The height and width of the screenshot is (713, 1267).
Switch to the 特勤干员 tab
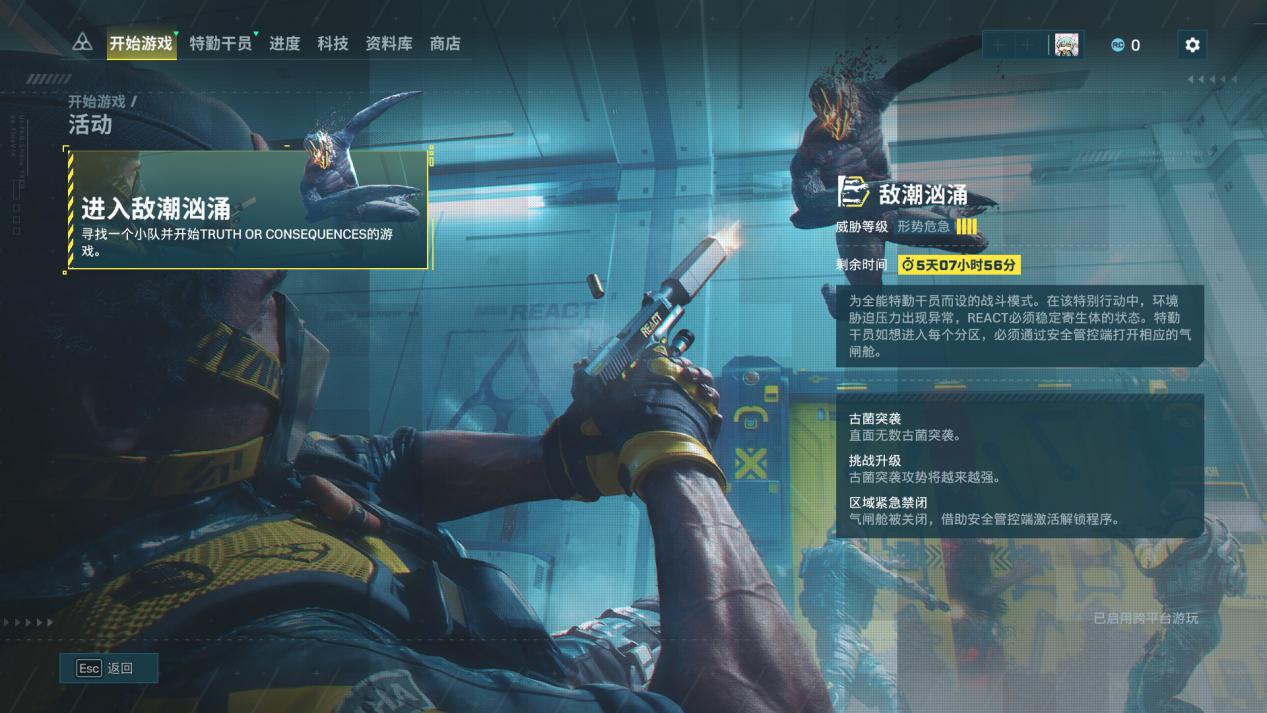click(x=221, y=44)
